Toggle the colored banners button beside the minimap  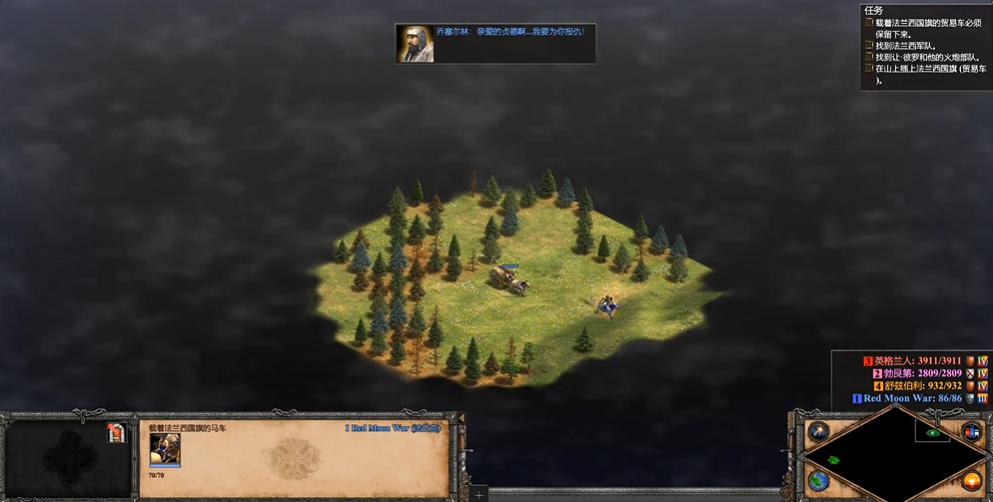click(x=970, y=432)
